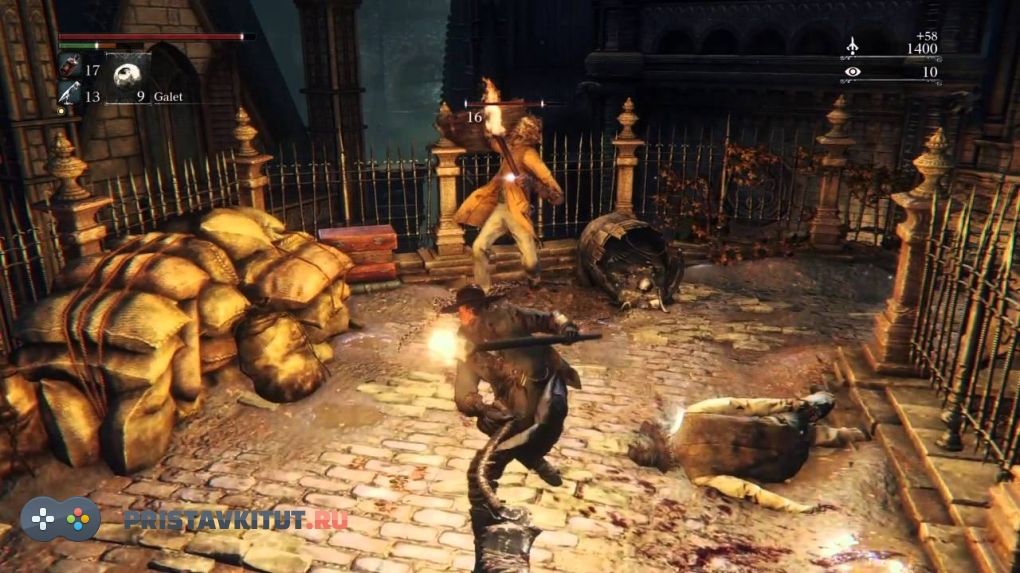Click the insight eye icon
The width and height of the screenshot is (1020, 573).
point(852,72)
